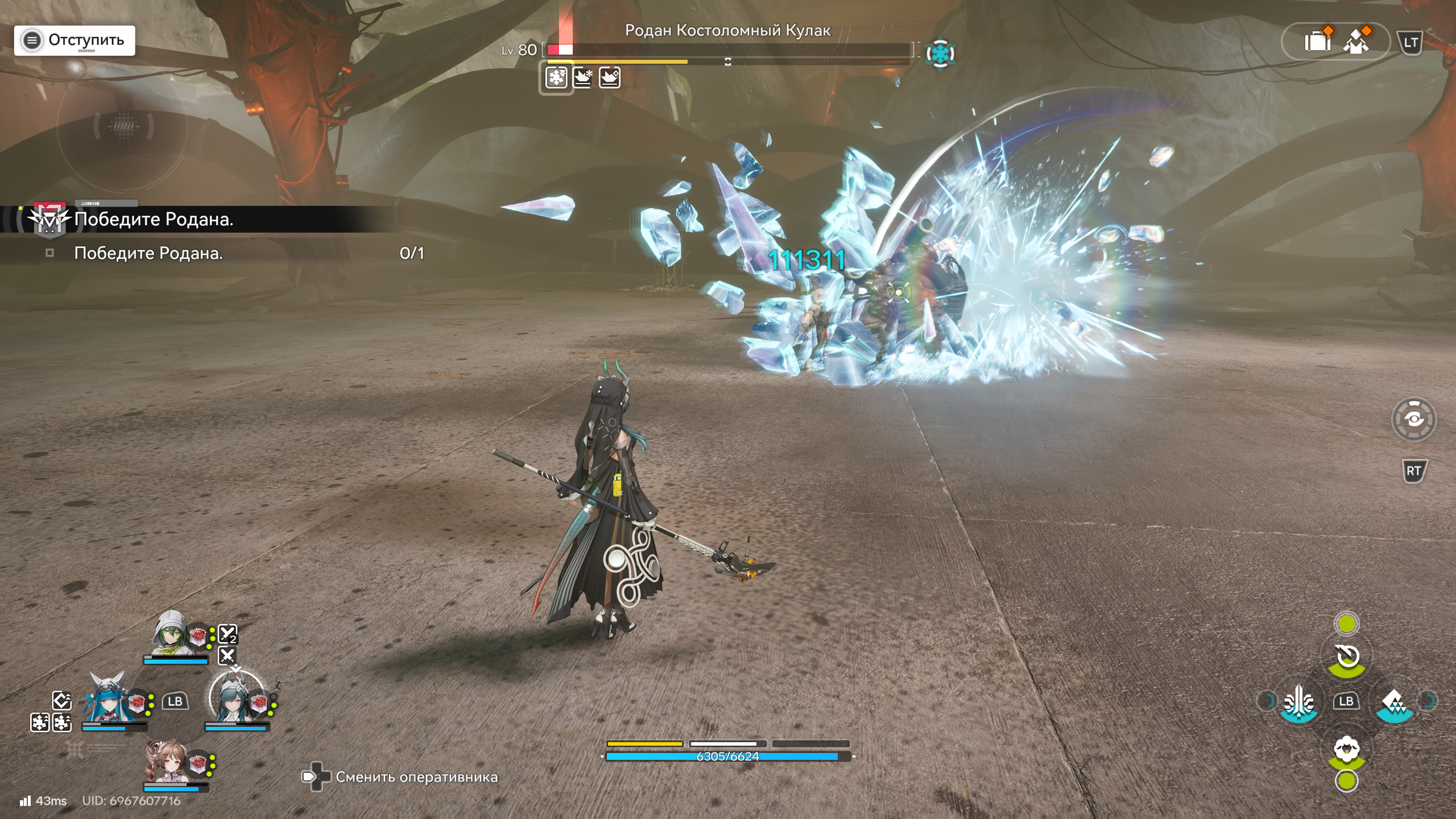Toggle the camera lock-on eye icon

(x=1413, y=420)
